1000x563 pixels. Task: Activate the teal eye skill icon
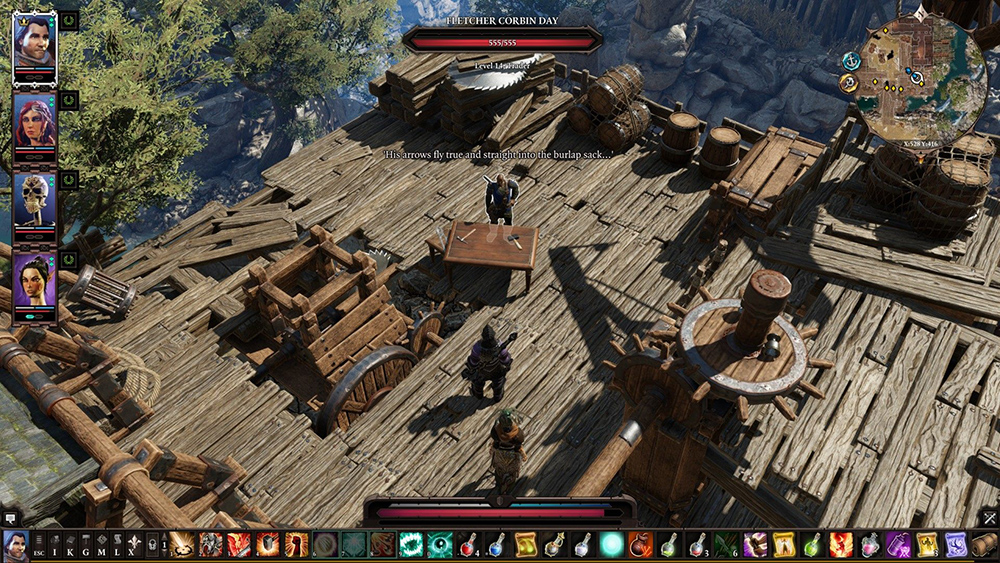click(440, 545)
